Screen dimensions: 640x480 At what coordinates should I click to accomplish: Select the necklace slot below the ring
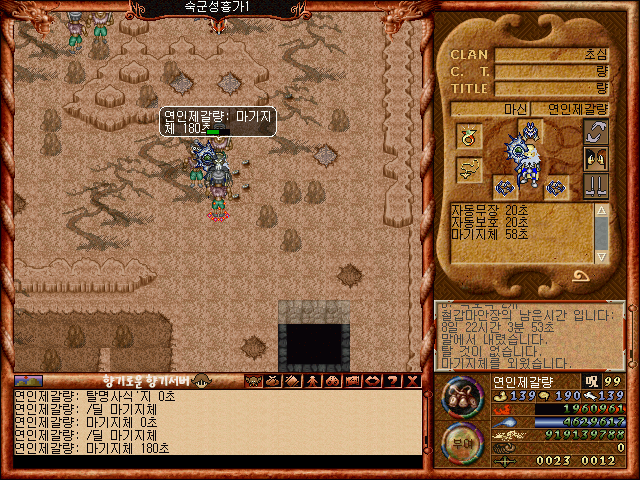pos(468,170)
